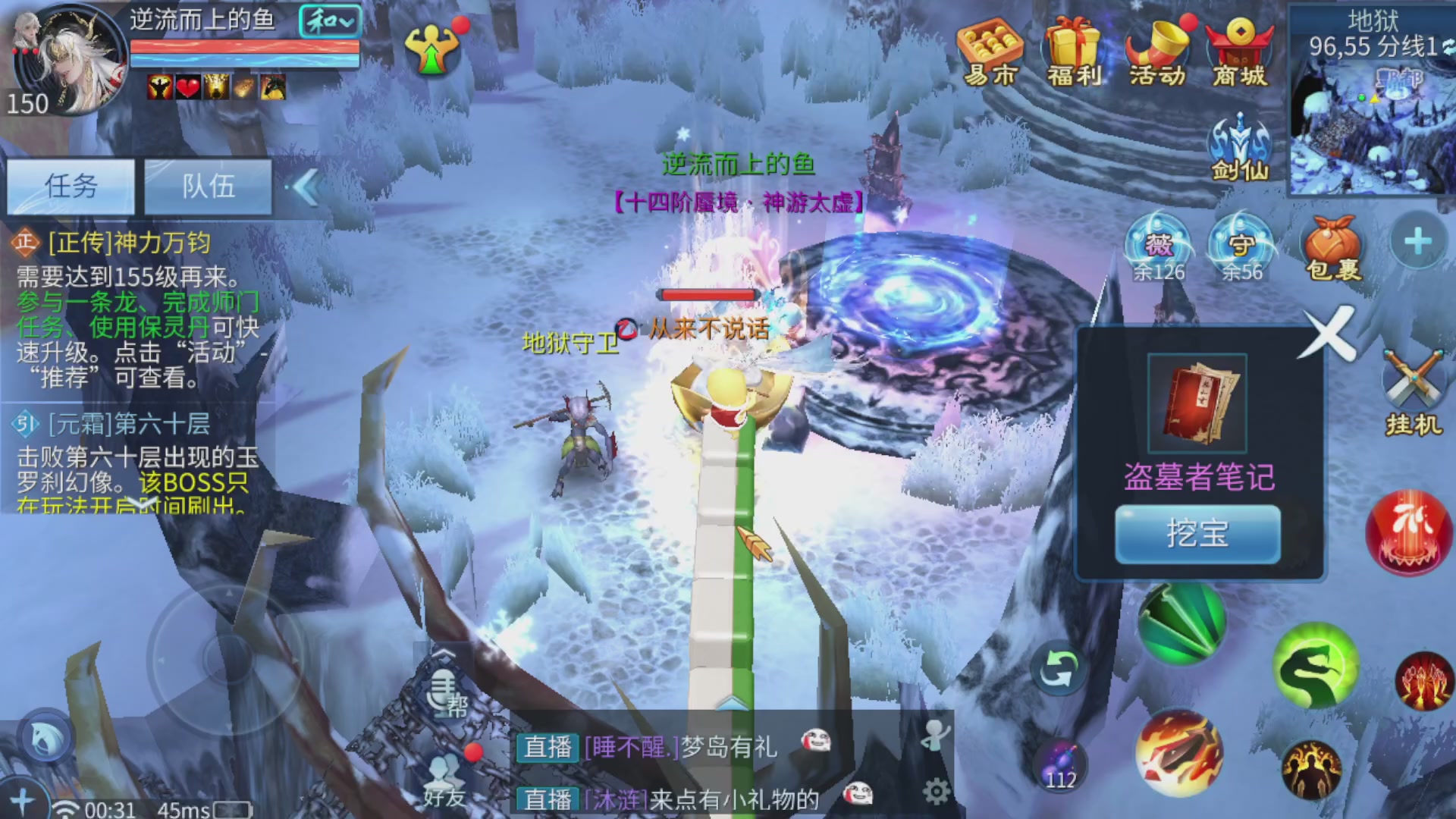1456x819 pixels.
Task: Switch to the 任务 quest tab
Action: click(70, 187)
